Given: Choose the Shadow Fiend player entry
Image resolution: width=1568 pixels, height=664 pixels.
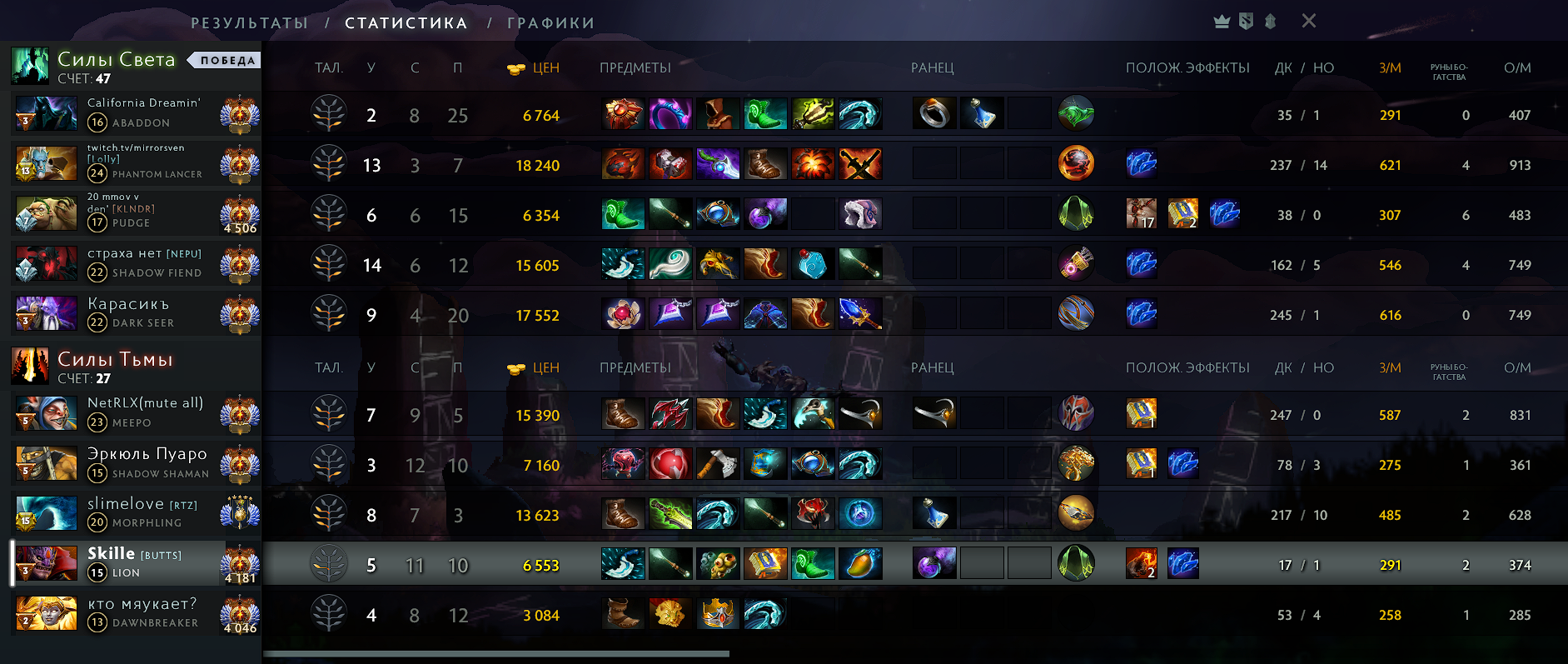Looking at the screenshot, I should click(142, 264).
